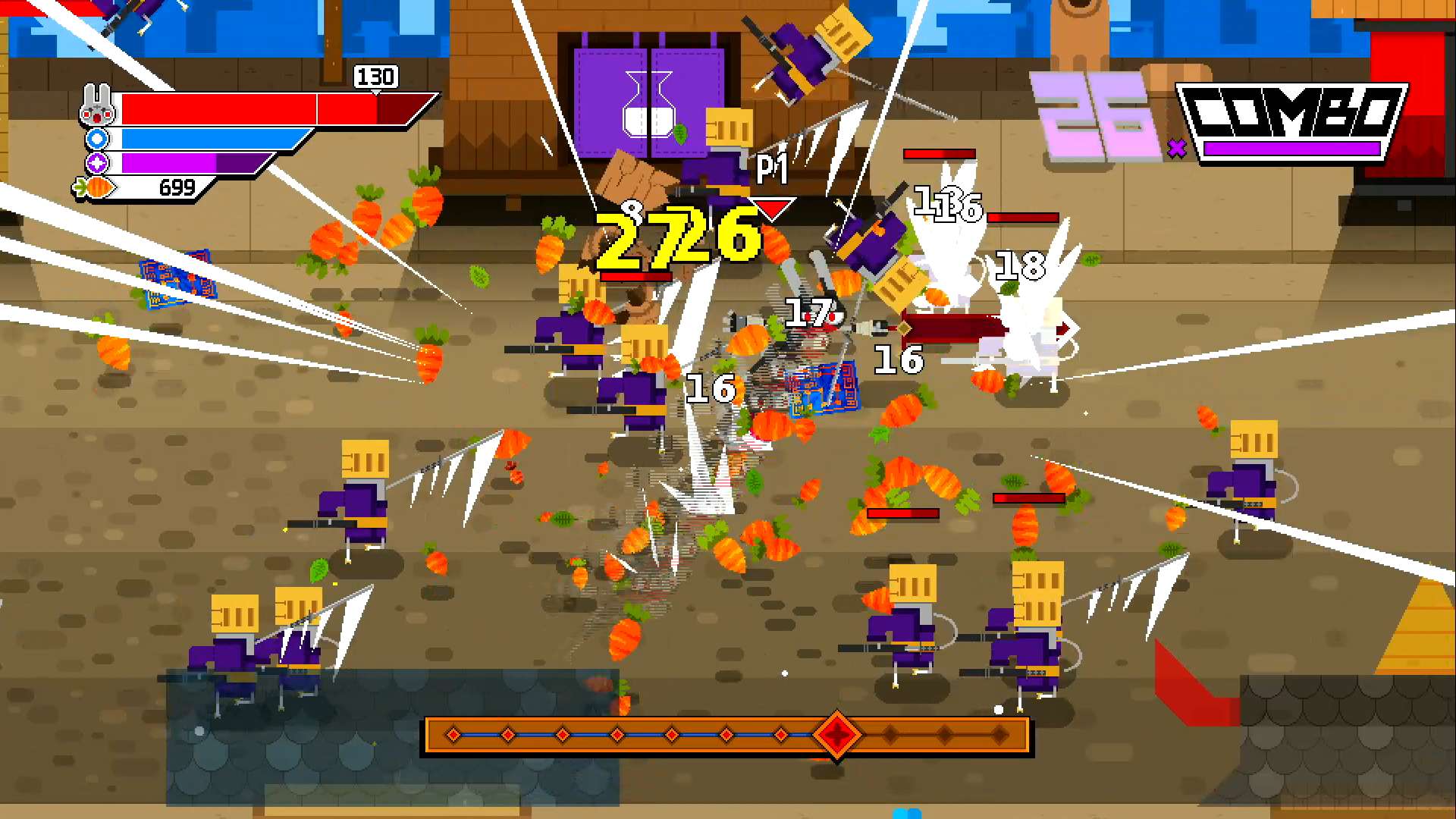Click the P1 player indicator label
The image size is (1456, 819).
click(x=772, y=168)
